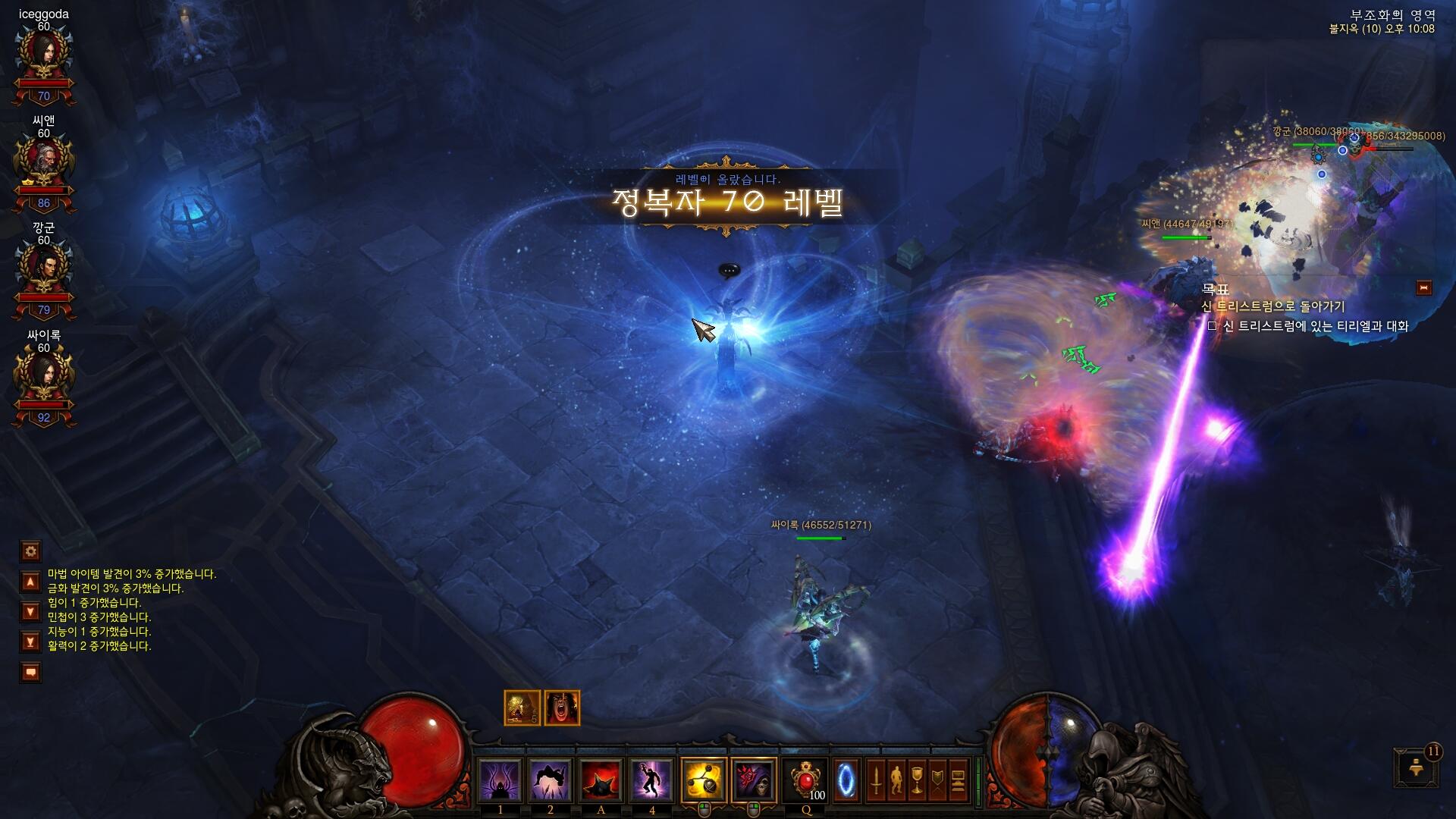Viewport: 1456px width, 819px height.
Task: Open the blue town portal
Action: [846, 780]
